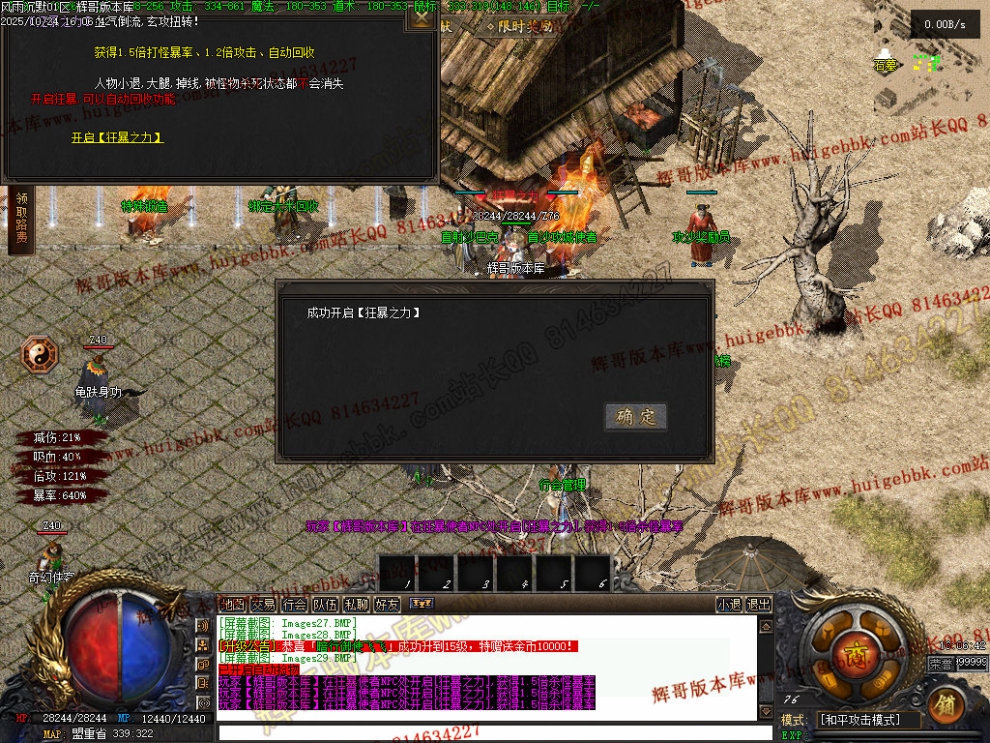
Task: Click the 限时装扮 banner at the top
Action: pyautogui.click(x=519, y=27)
